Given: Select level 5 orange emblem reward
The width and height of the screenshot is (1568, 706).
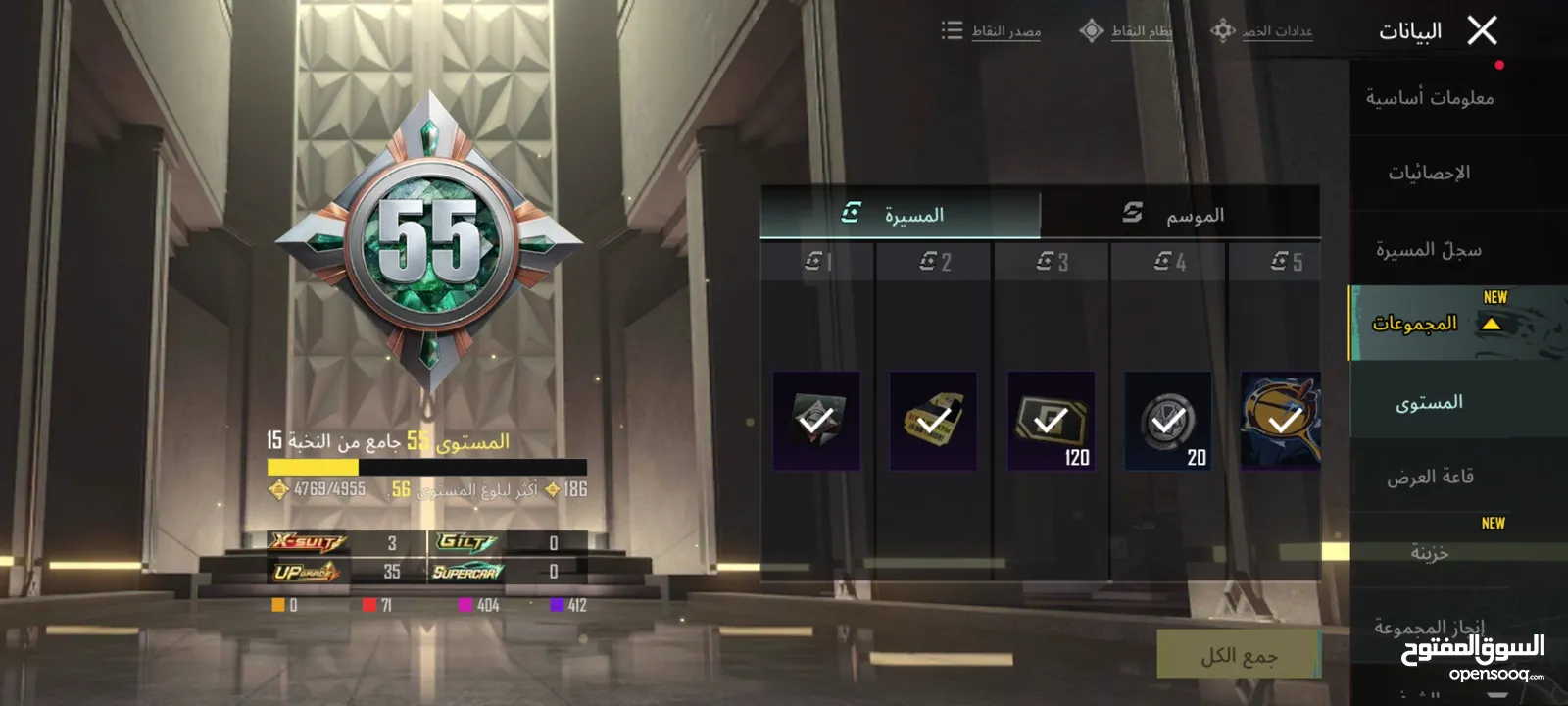Looking at the screenshot, I should [x=1281, y=421].
